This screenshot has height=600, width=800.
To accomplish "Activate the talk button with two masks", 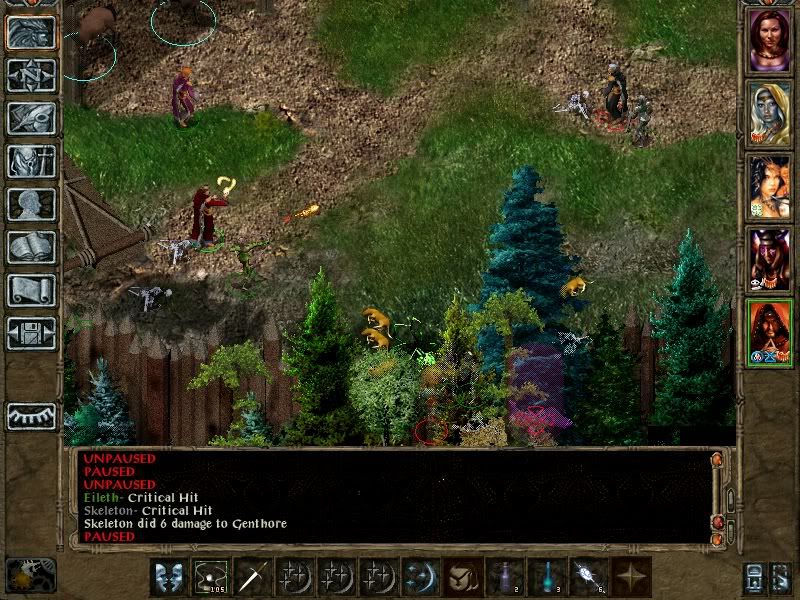I will click(x=167, y=577).
